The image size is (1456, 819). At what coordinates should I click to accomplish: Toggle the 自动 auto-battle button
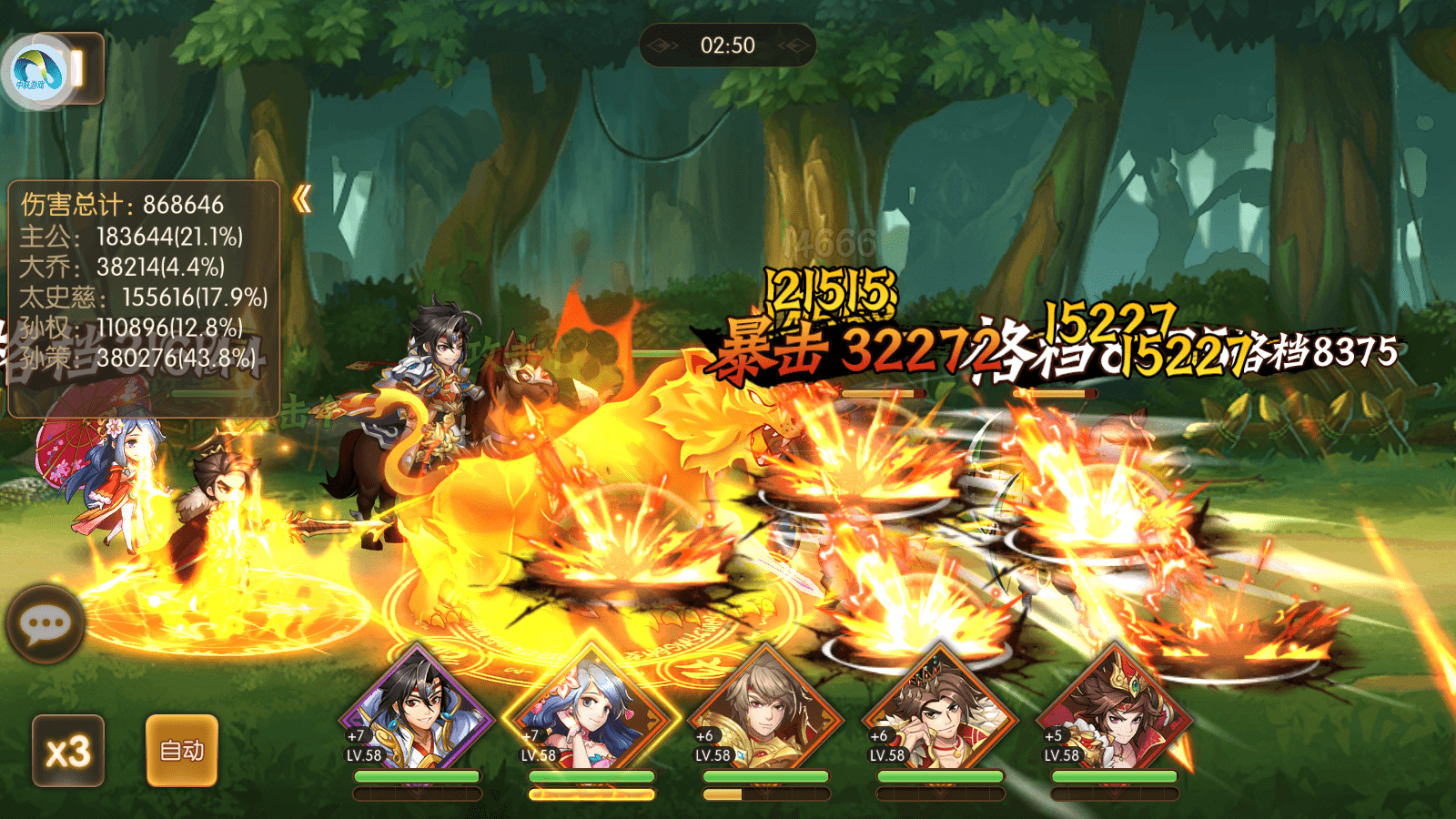tap(182, 751)
